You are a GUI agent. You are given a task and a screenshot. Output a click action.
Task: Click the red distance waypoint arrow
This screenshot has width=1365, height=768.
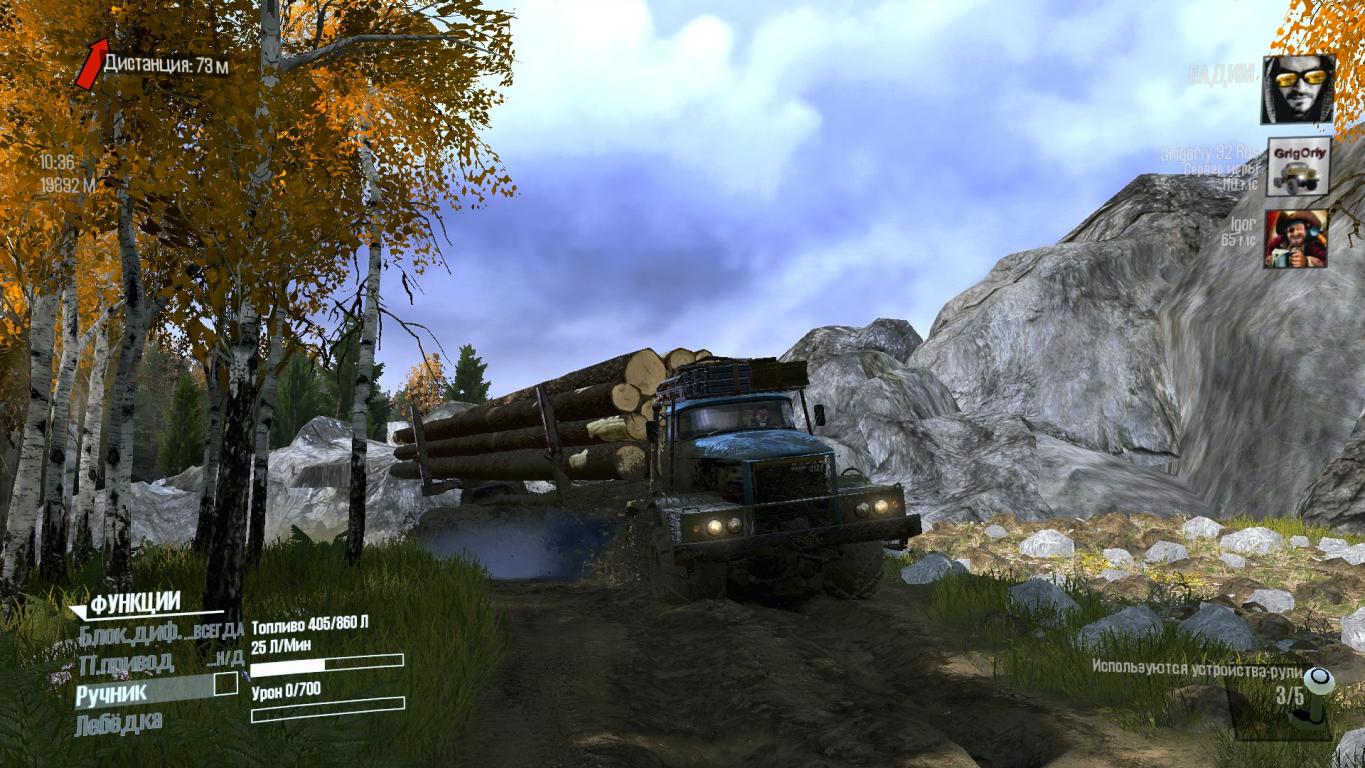click(89, 64)
